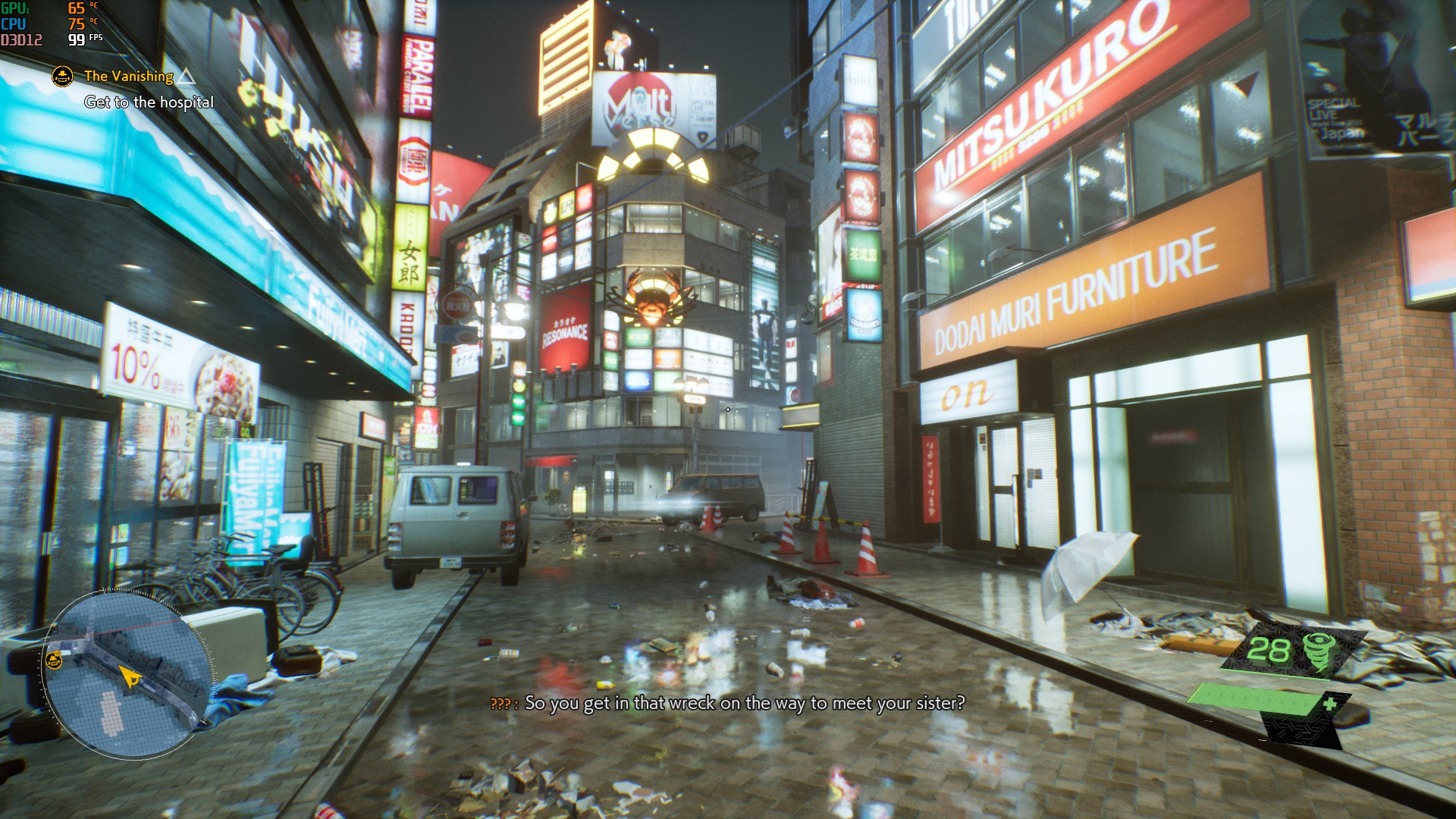The height and width of the screenshot is (819, 1456).
Task: Select 'The Vanishing' quest tracker
Action: pos(129,76)
